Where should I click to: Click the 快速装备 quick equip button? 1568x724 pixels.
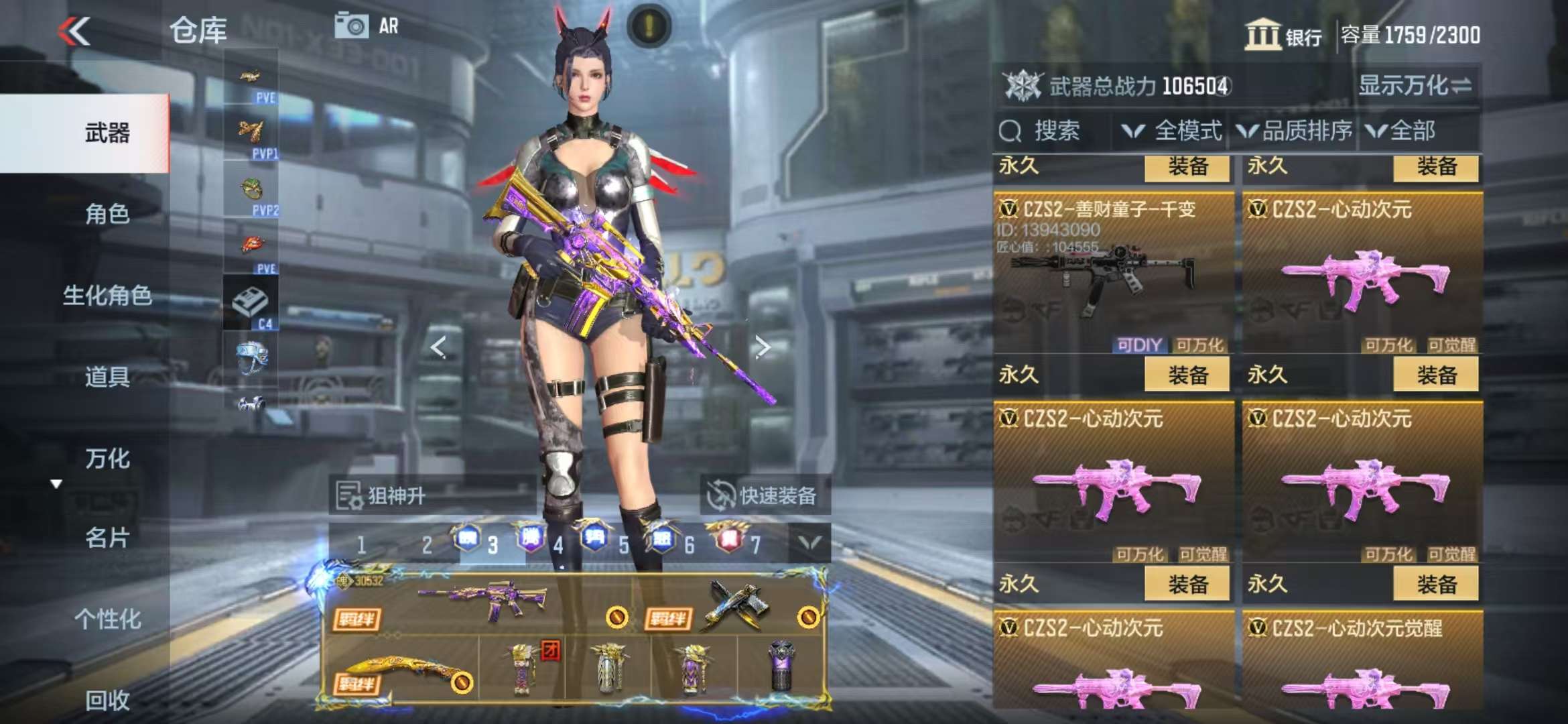coord(765,496)
